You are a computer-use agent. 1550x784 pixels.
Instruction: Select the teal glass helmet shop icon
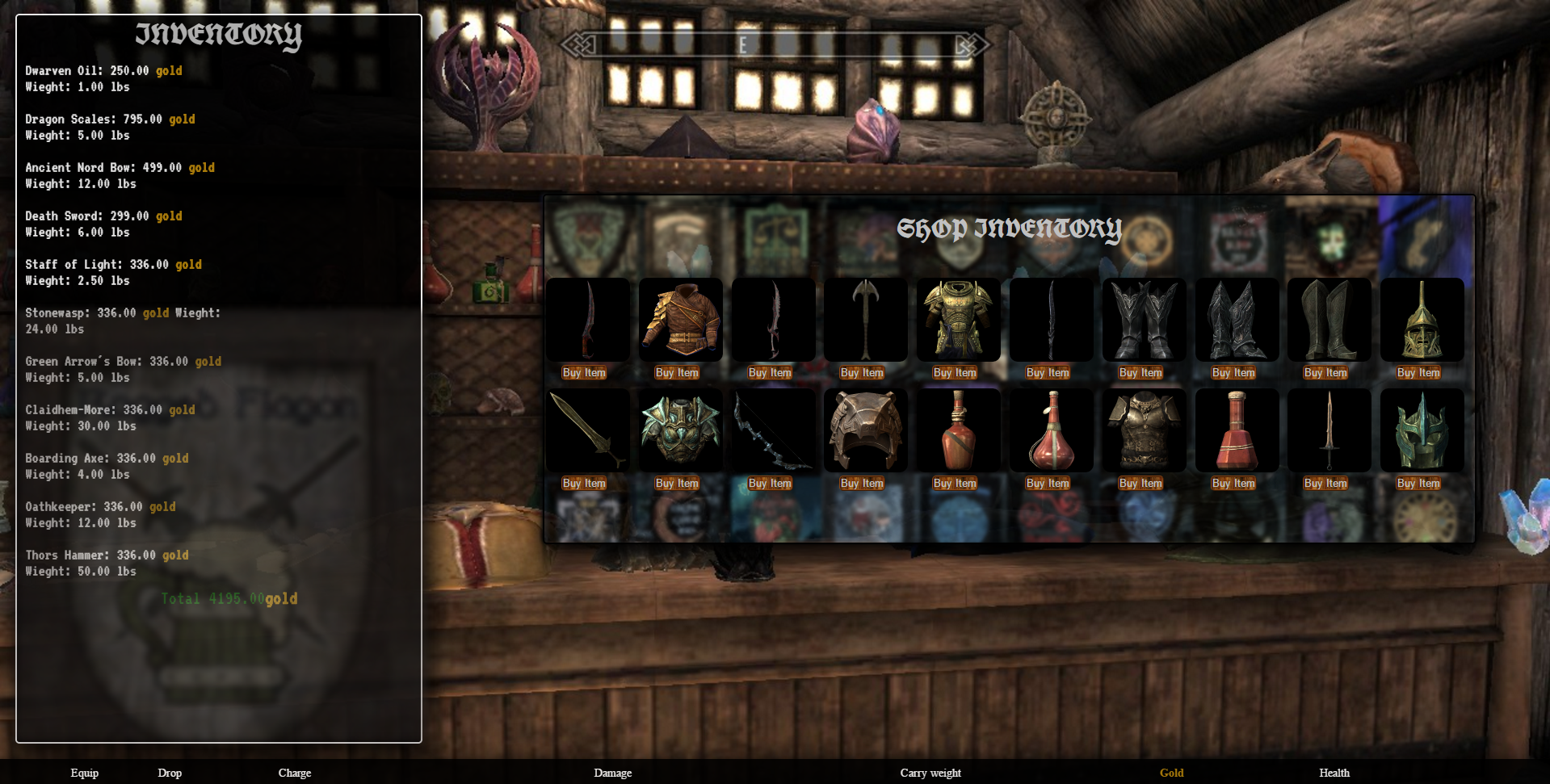point(1422,430)
